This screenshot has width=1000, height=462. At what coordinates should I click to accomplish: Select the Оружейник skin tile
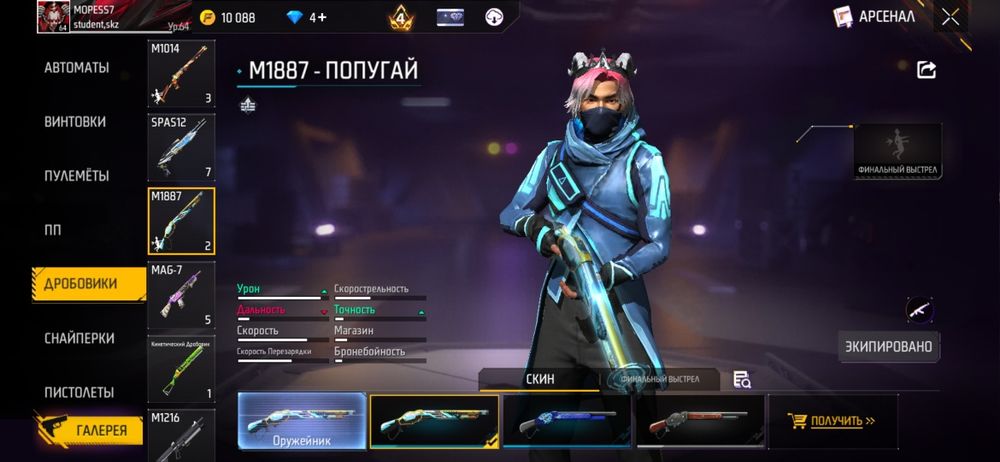click(x=302, y=420)
